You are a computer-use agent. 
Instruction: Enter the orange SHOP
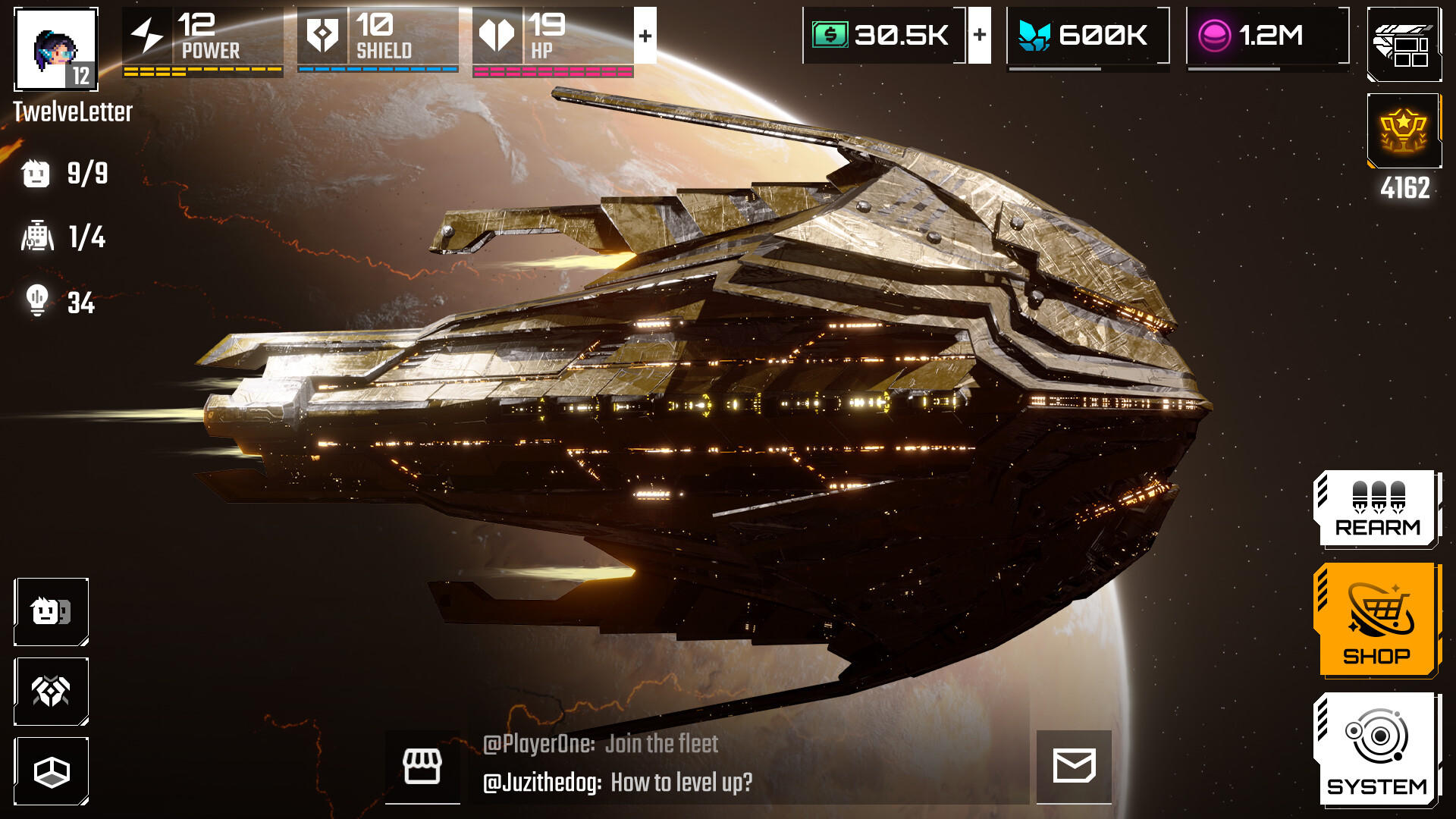pyautogui.click(x=1377, y=620)
